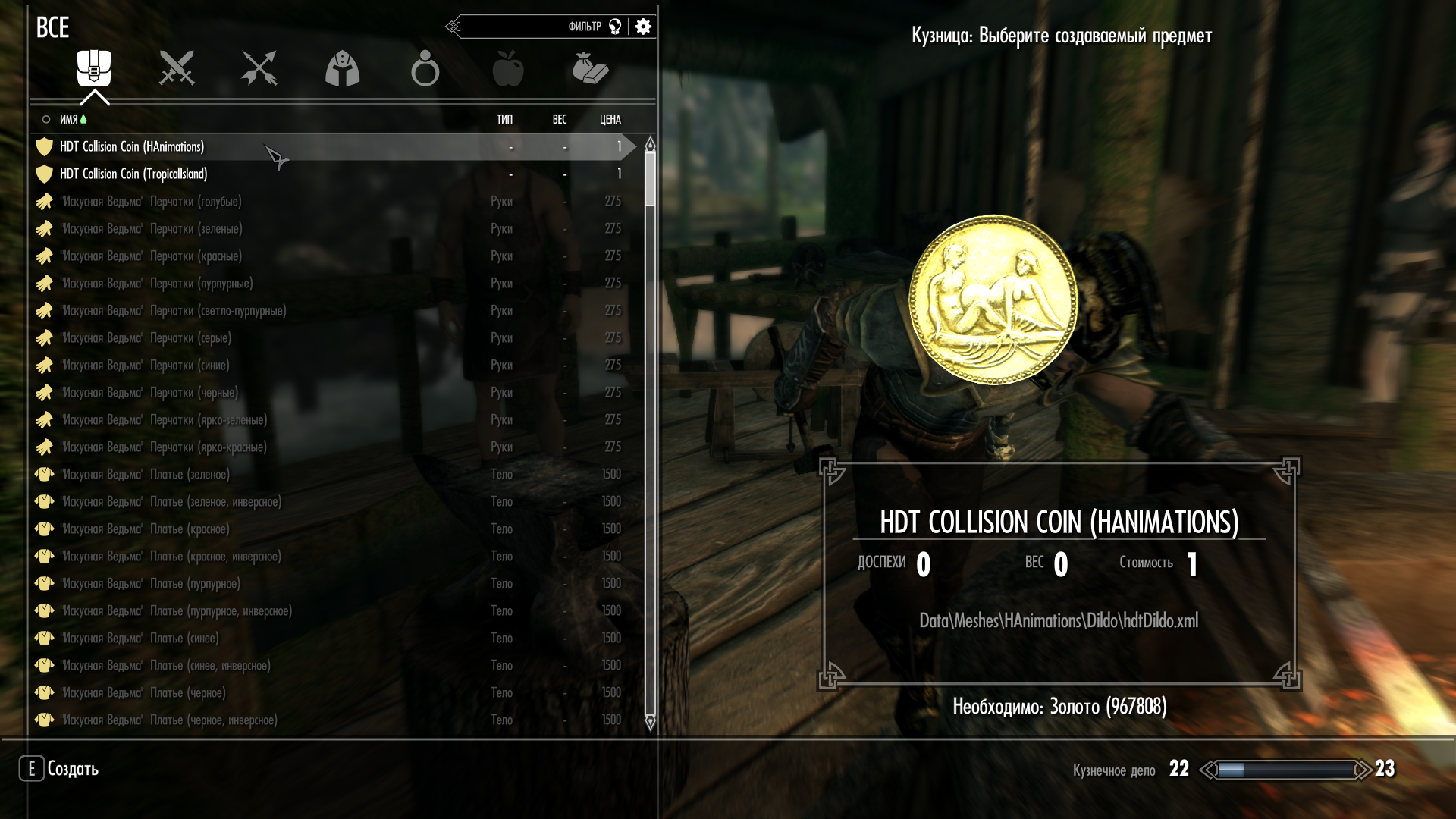1456x819 pixels.
Task: Open the ring jewelry category tab
Action: tap(425, 68)
